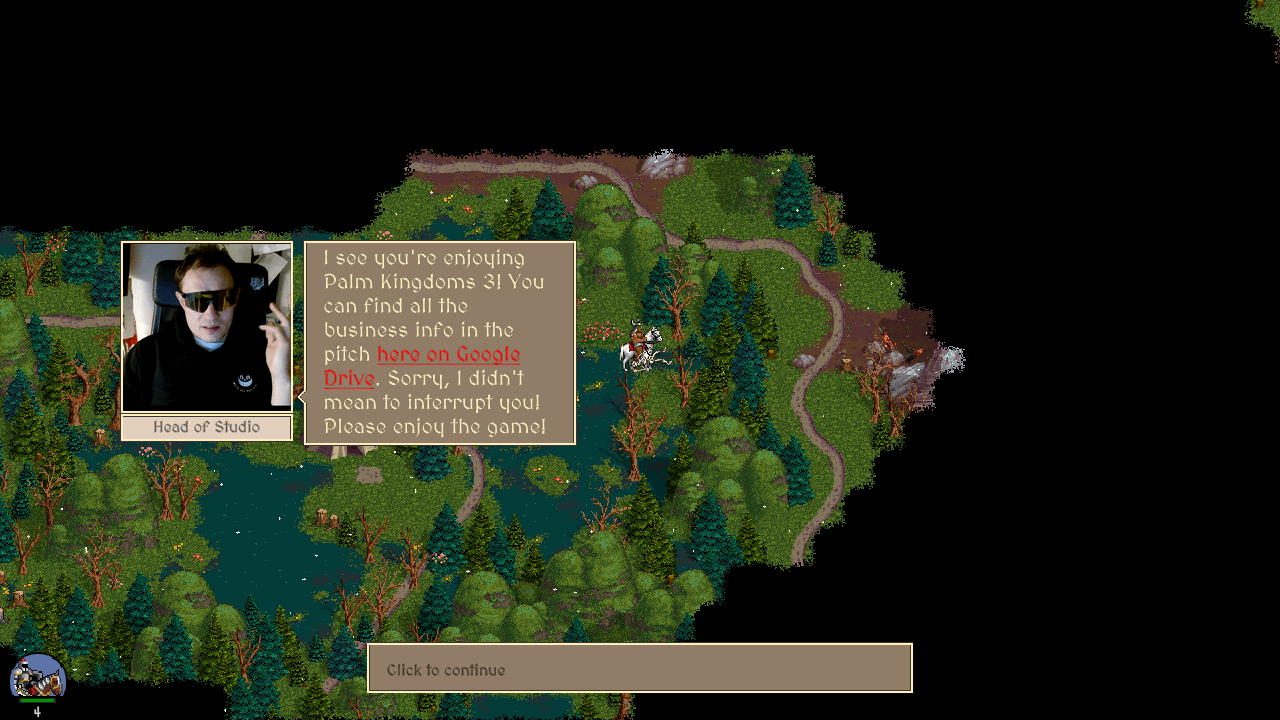This screenshot has width=1280, height=720.
Task: Click the green movement bar below the portrait
Action: point(37,700)
